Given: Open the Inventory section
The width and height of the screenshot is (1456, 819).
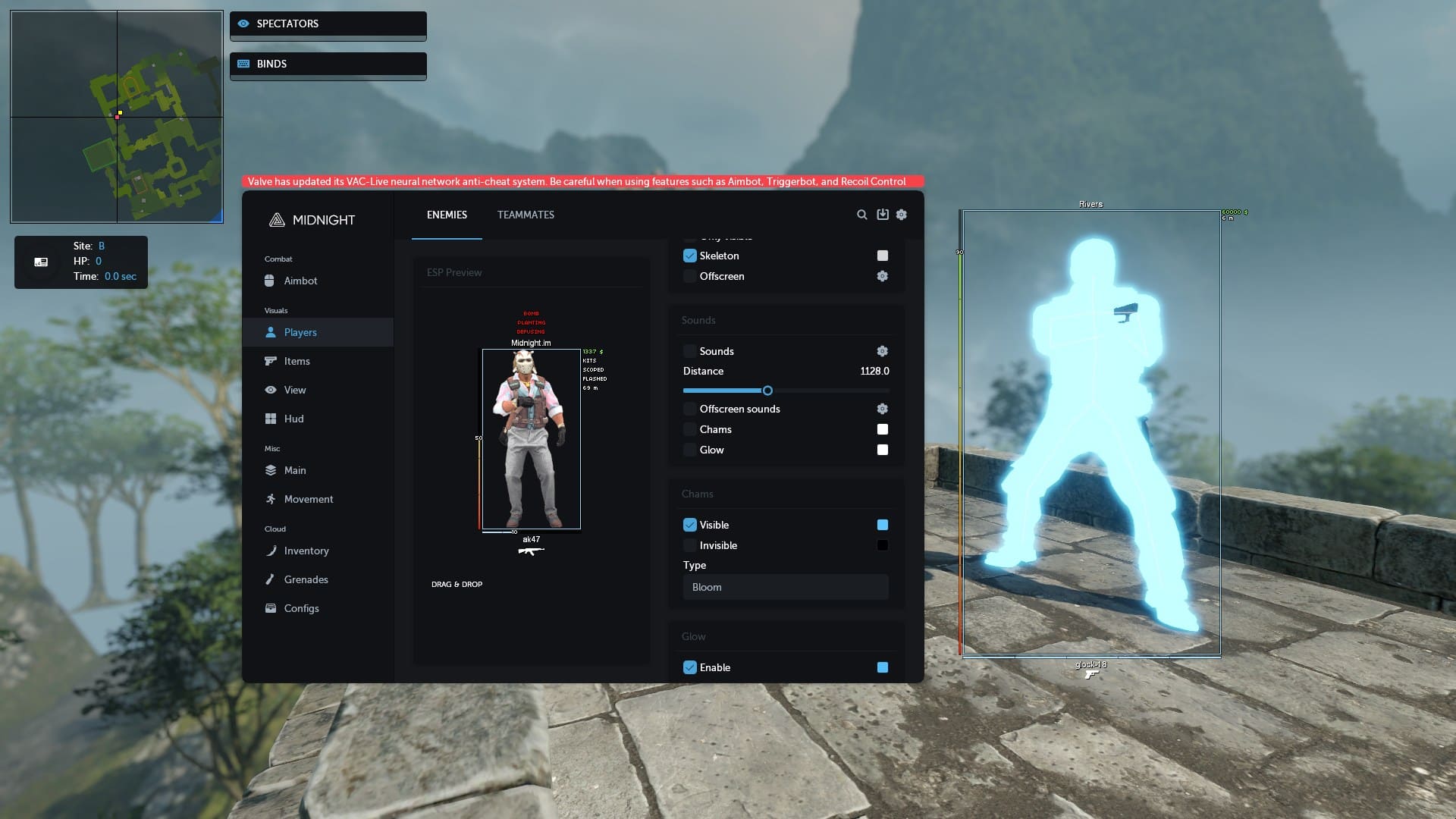Looking at the screenshot, I should pyautogui.click(x=306, y=551).
